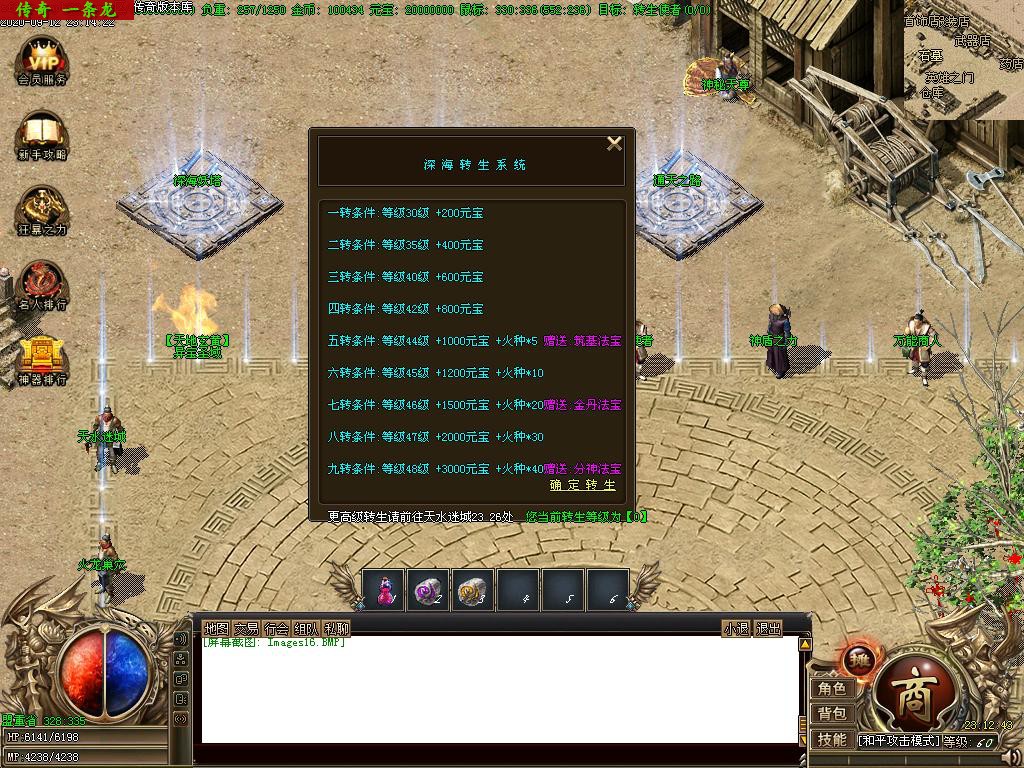
Task: Switch to the 交易 chat tab
Action: pos(246,629)
